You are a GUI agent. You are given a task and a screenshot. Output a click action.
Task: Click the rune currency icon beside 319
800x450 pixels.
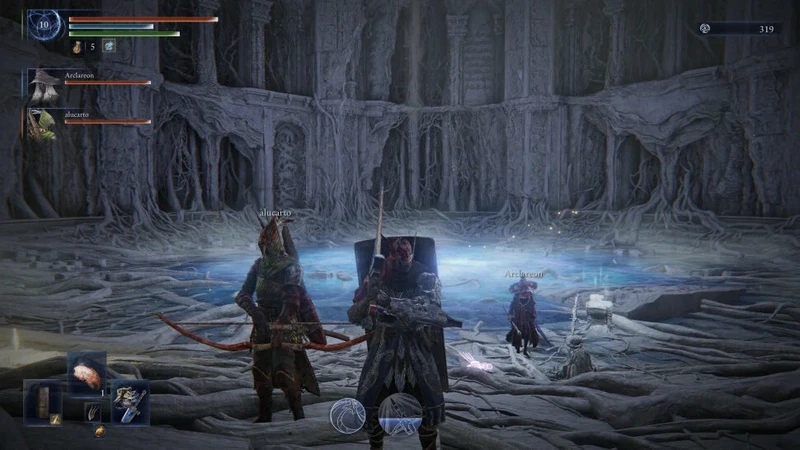706,29
